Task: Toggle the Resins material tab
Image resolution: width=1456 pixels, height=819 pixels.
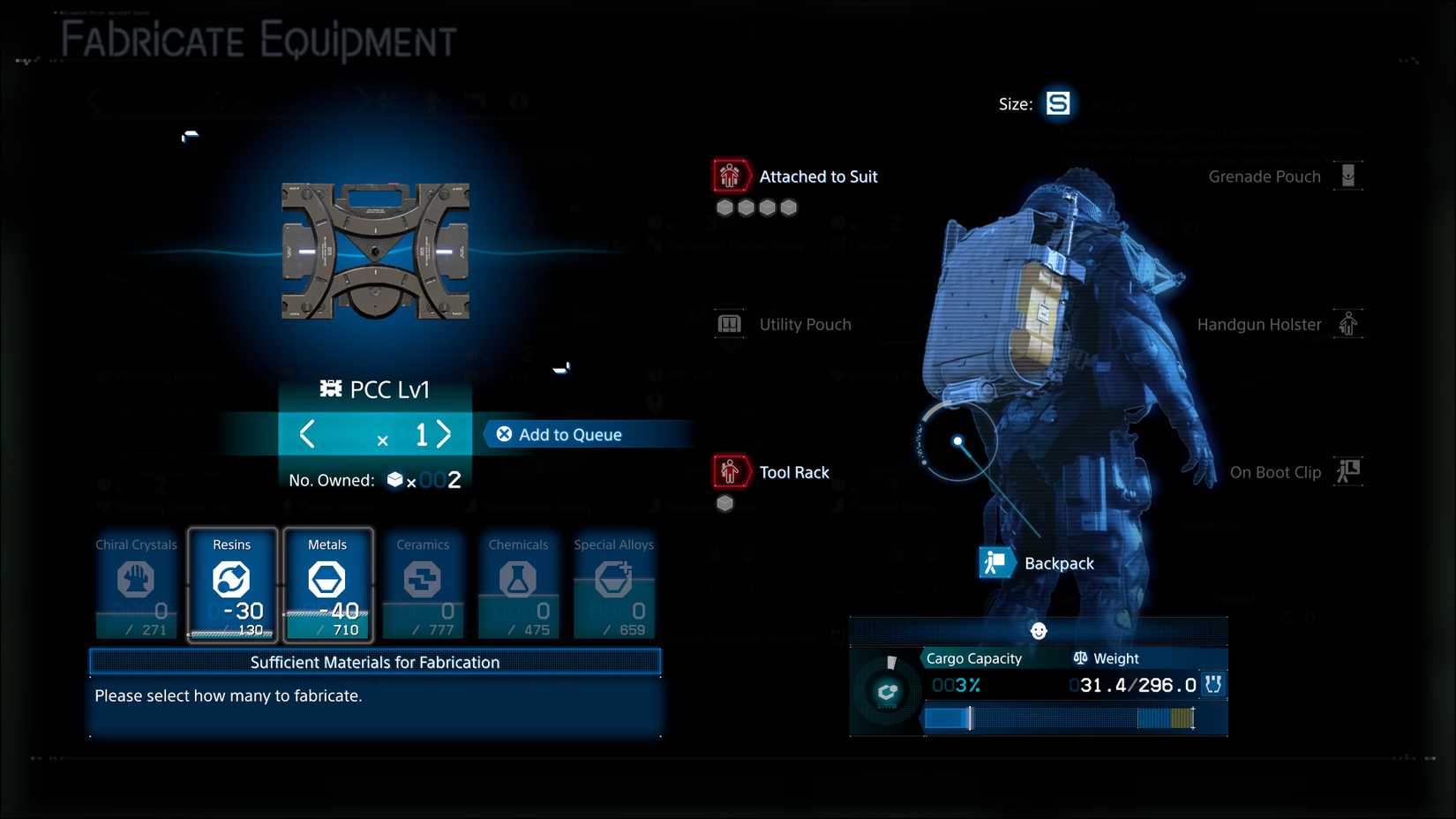Action: [232, 585]
